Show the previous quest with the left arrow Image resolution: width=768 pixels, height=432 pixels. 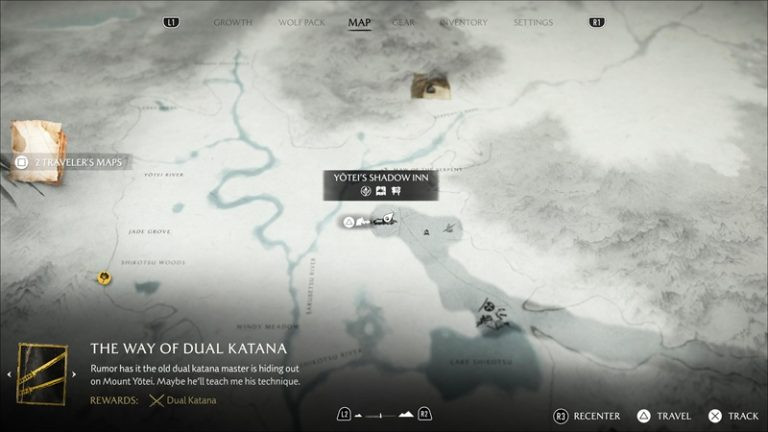(10, 375)
